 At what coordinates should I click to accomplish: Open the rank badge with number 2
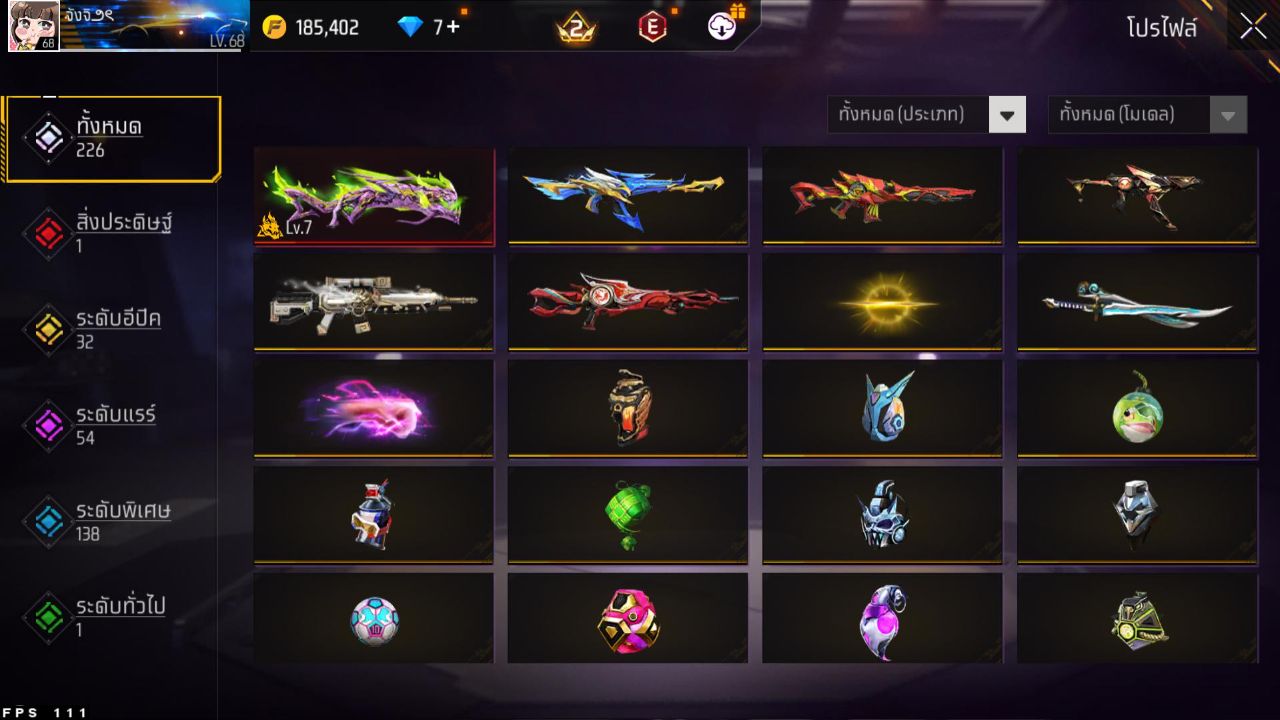click(573, 27)
